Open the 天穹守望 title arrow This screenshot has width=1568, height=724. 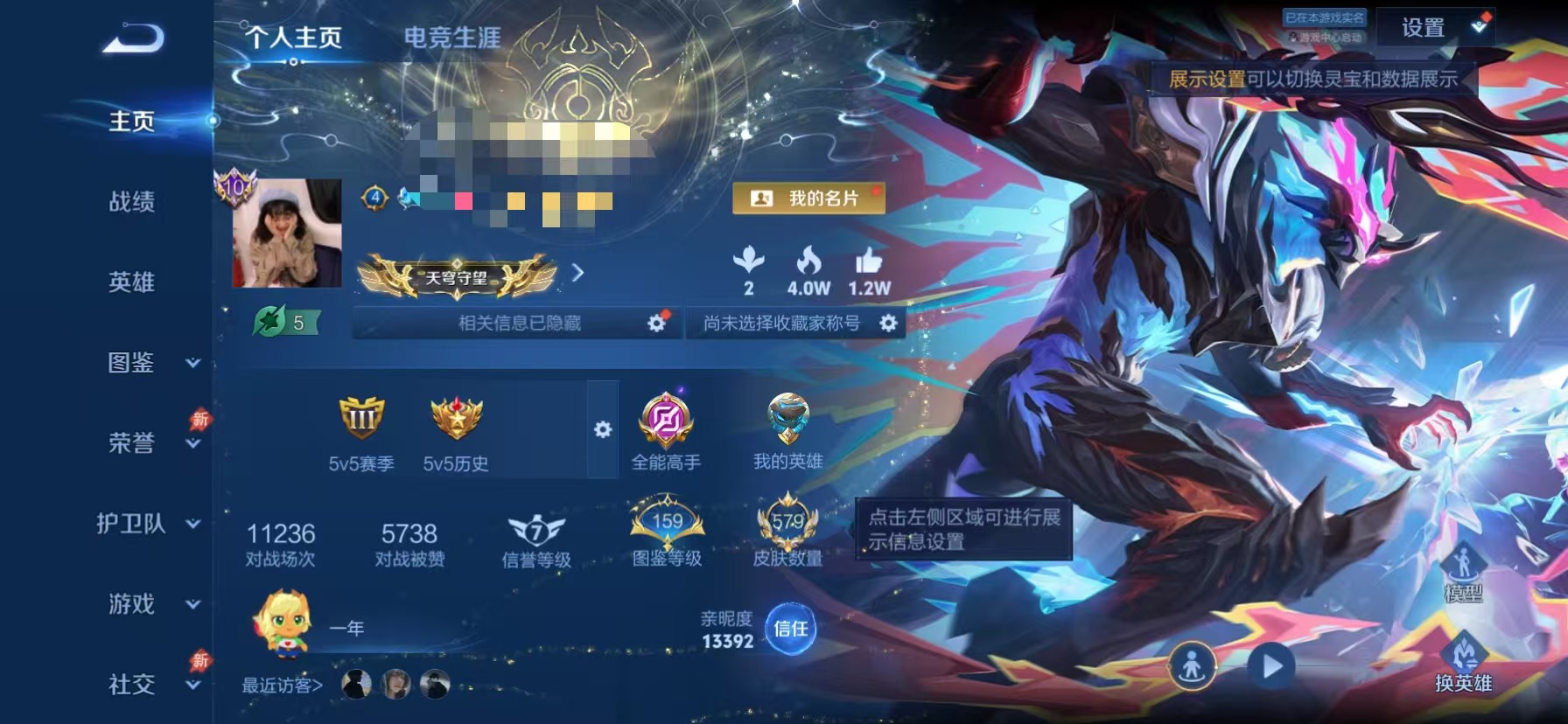pyautogui.click(x=577, y=274)
